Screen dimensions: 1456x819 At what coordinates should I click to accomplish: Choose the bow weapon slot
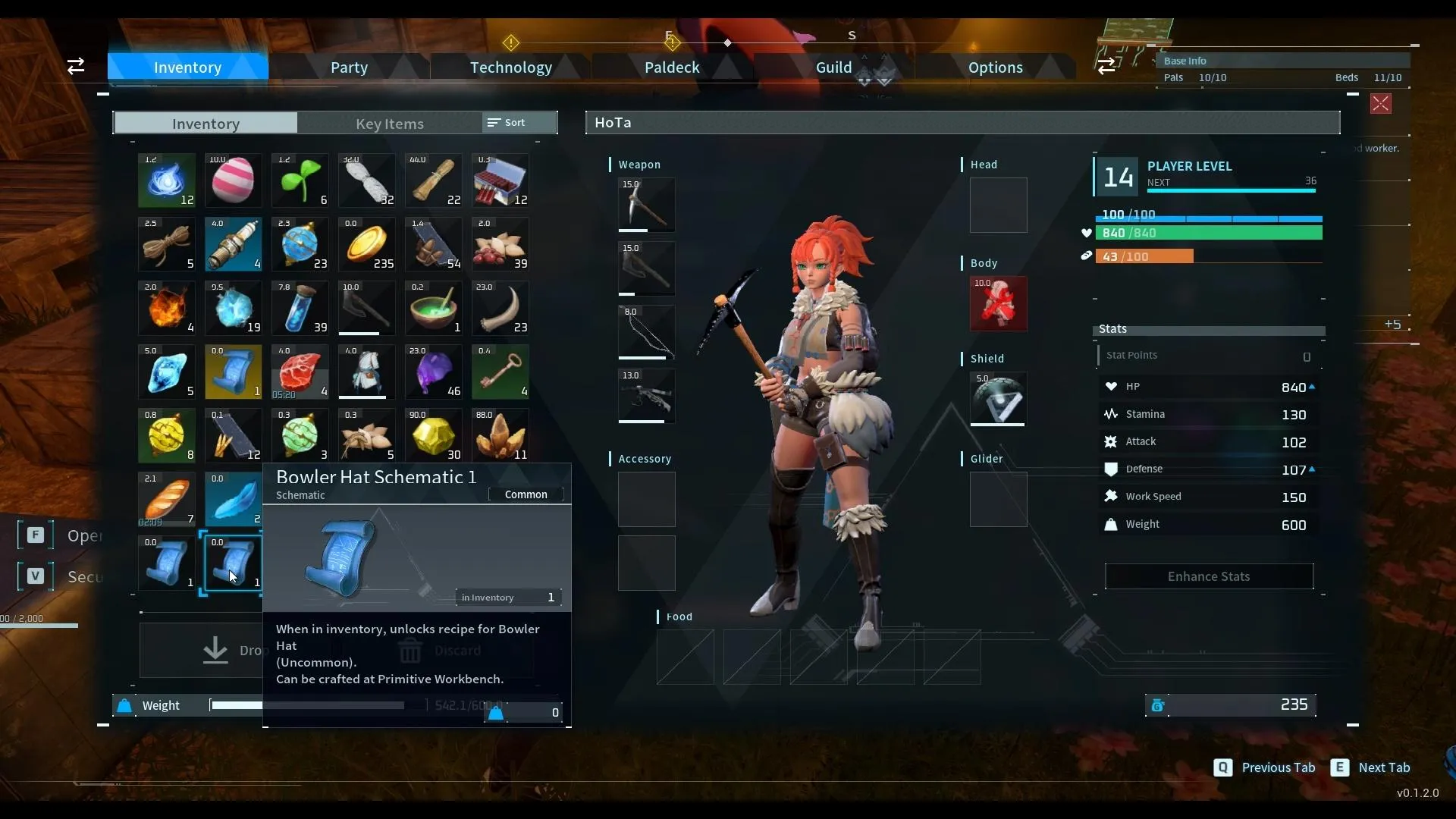point(646,332)
